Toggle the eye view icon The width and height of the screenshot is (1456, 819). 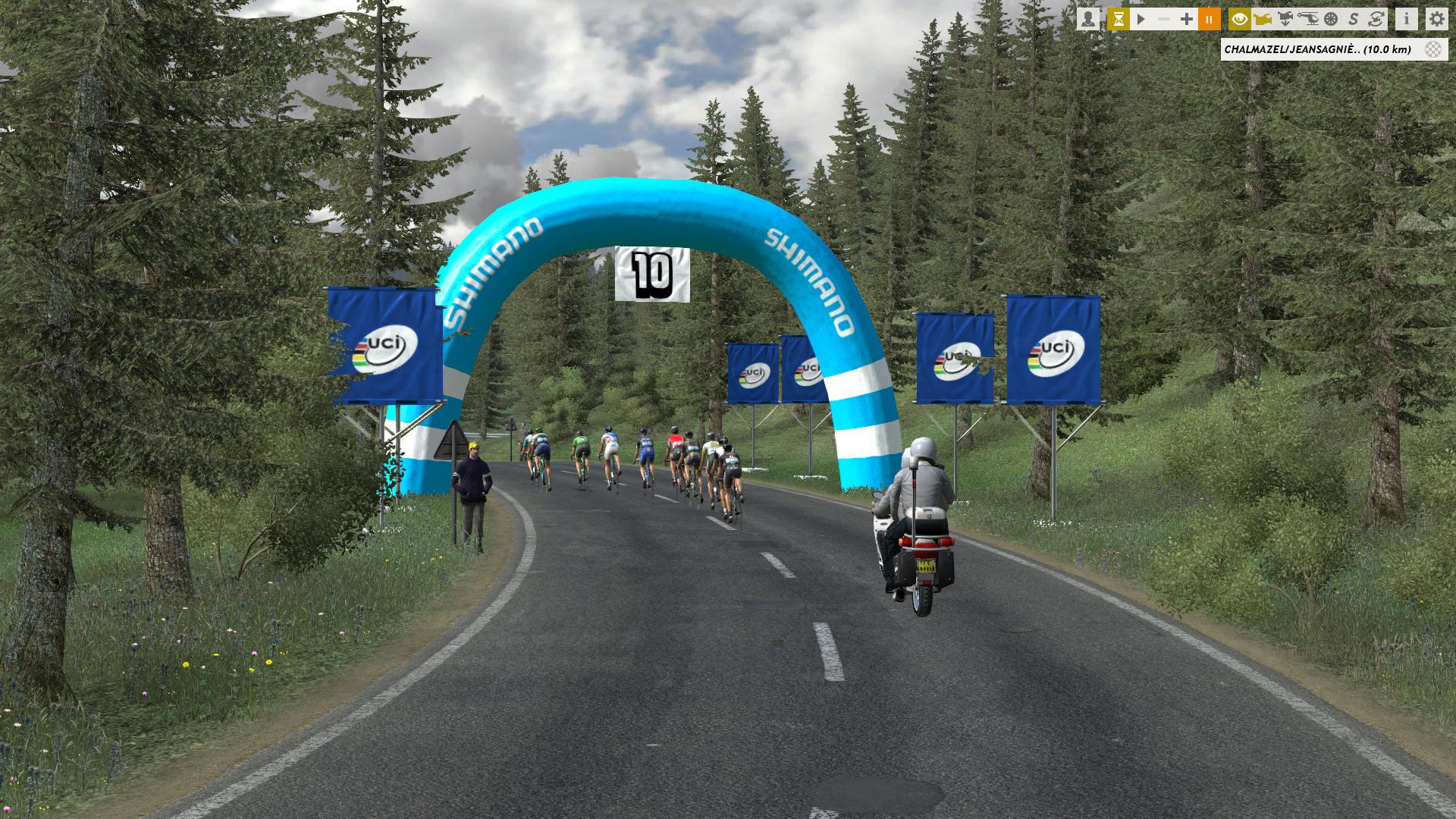coord(1240,19)
